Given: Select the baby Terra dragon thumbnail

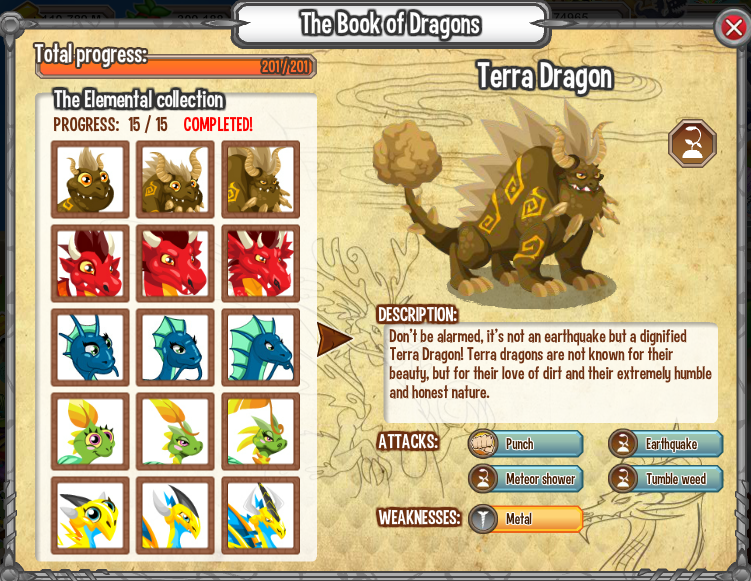Looking at the screenshot, I should pyautogui.click(x=91, y=180).
